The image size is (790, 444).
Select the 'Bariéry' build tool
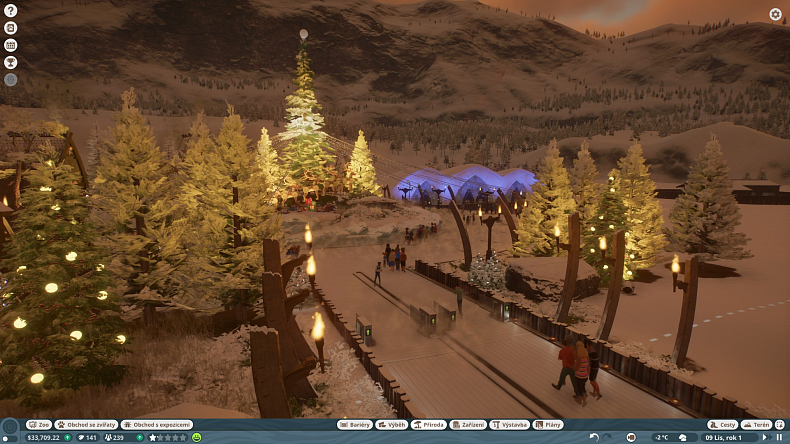354,425
